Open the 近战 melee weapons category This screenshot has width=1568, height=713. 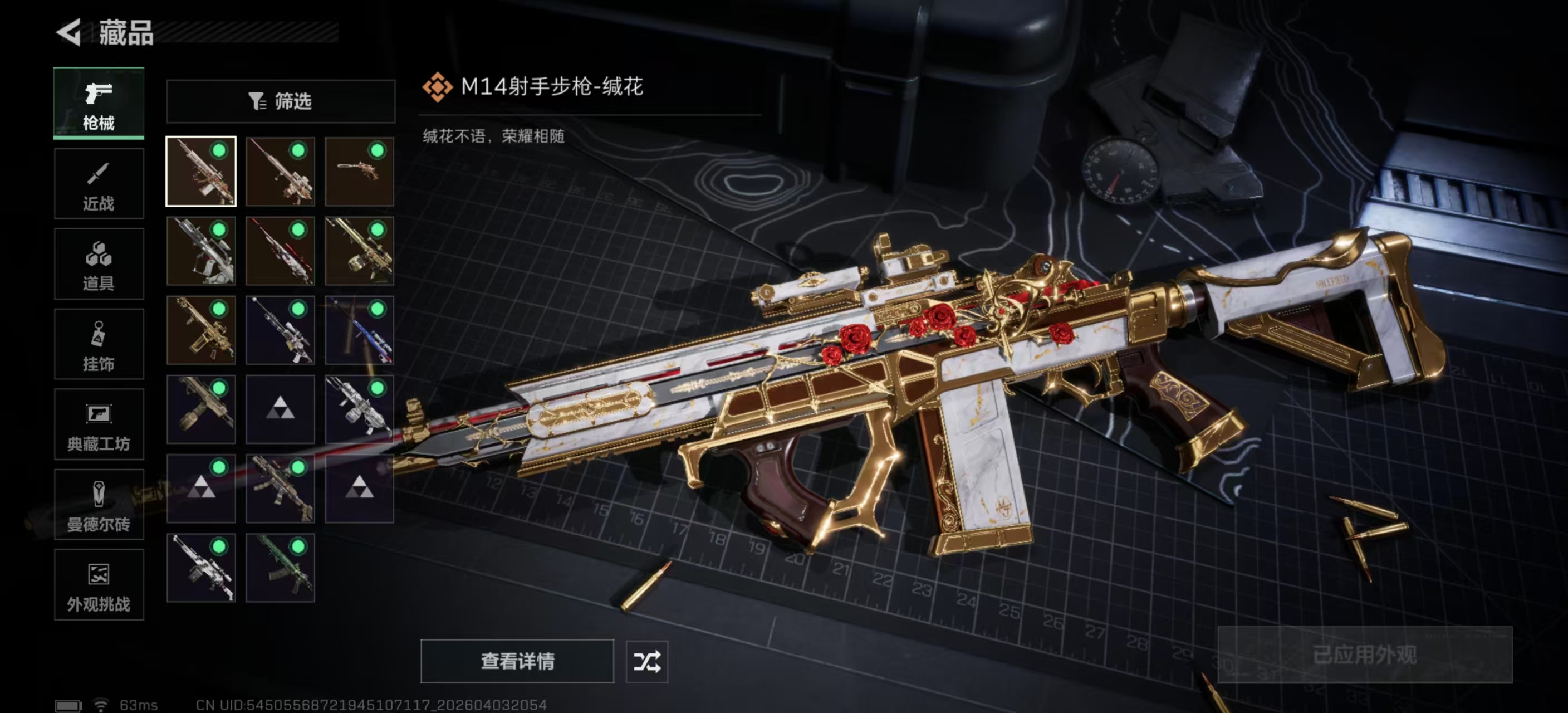99,183
